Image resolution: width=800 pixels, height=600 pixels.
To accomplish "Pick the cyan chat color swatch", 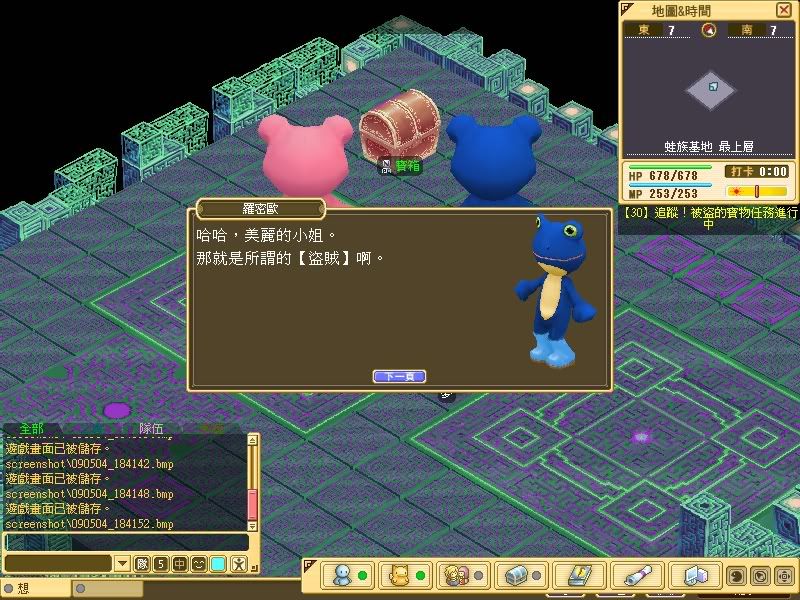I will [x=219, y=564].
